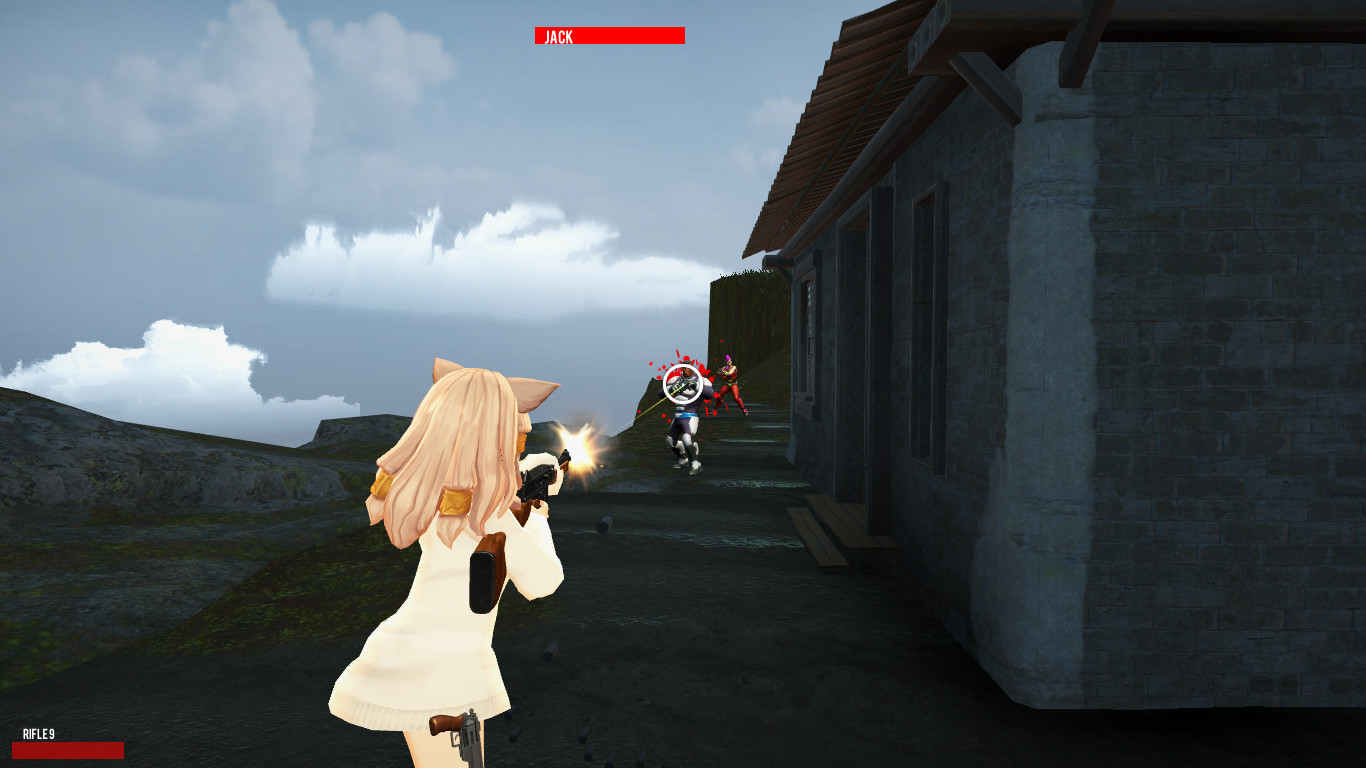Click the green laser sight beam
Image resolution: width=1366 pixels, height=768 pixels.
650,410
